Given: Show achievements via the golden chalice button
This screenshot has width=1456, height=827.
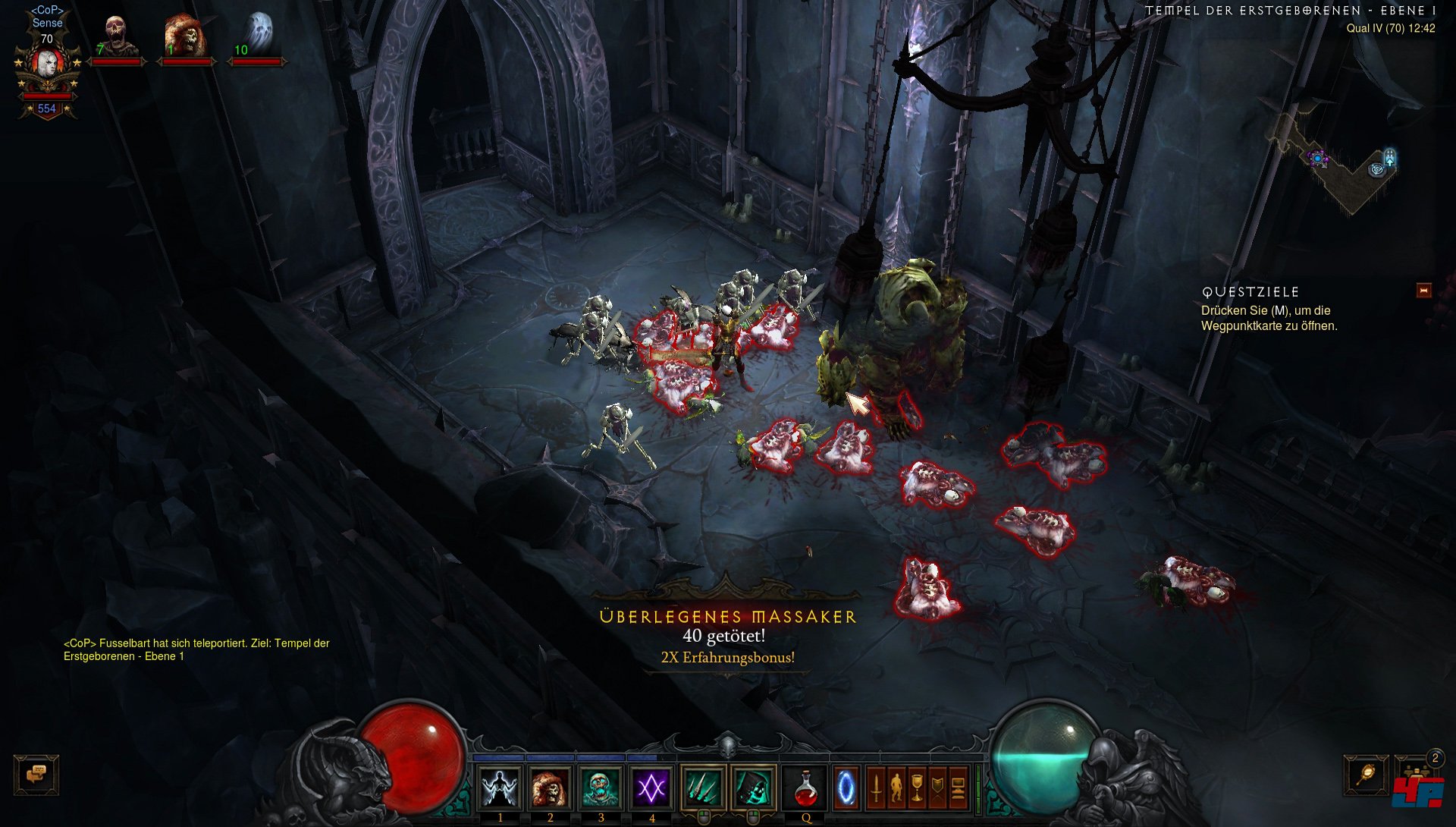Looking at the screenshot, I should pos(917,788).
